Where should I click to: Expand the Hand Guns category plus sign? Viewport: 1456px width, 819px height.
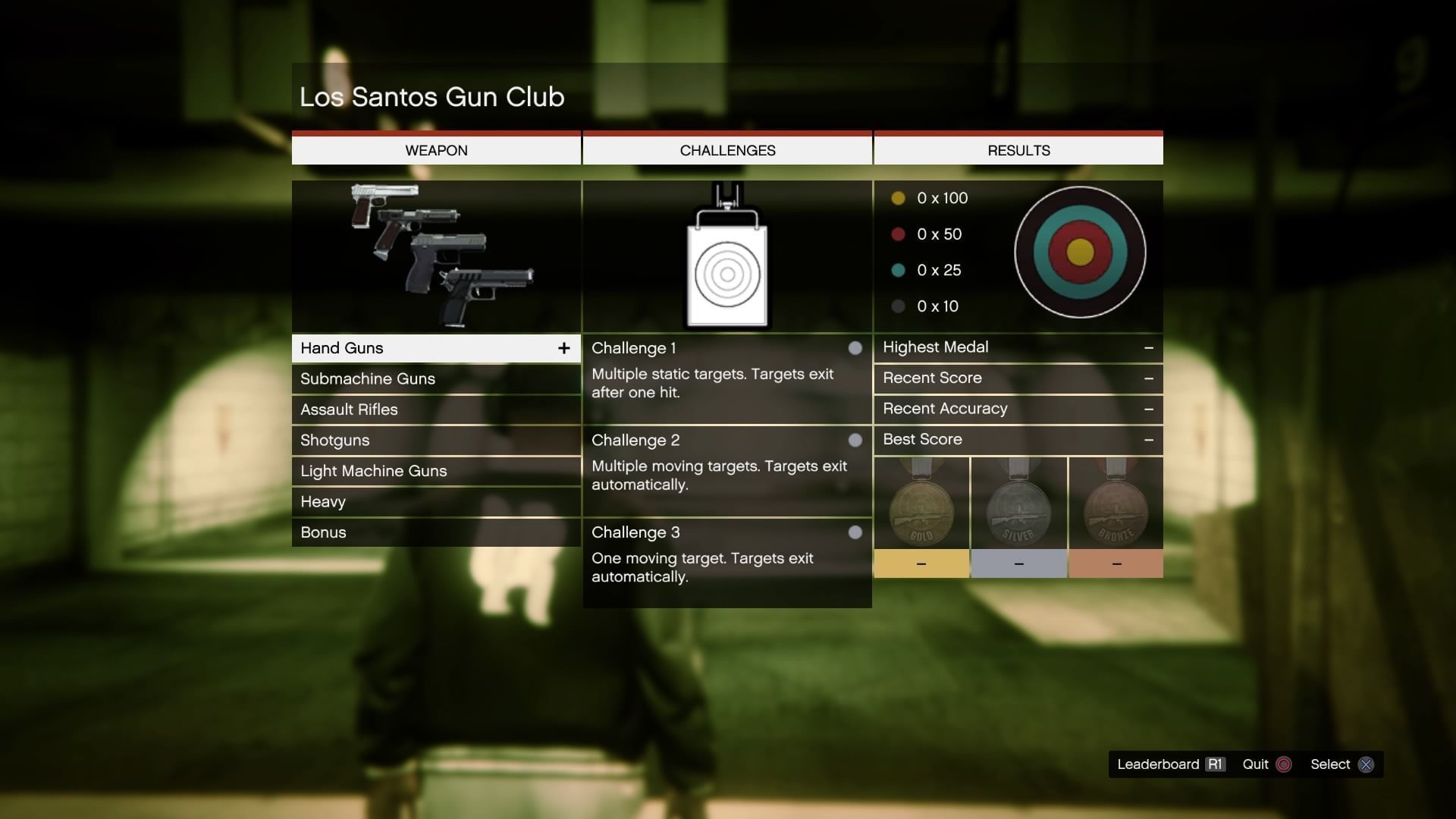(564, 348)
